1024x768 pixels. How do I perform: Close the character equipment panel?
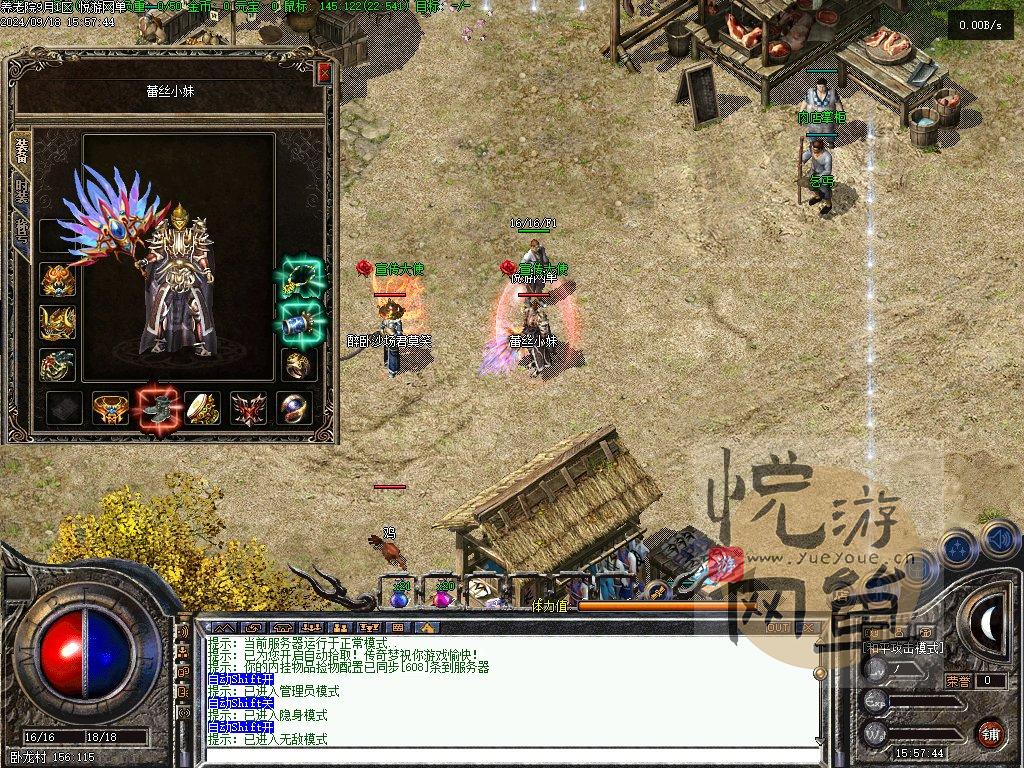(x=323, y=73)
